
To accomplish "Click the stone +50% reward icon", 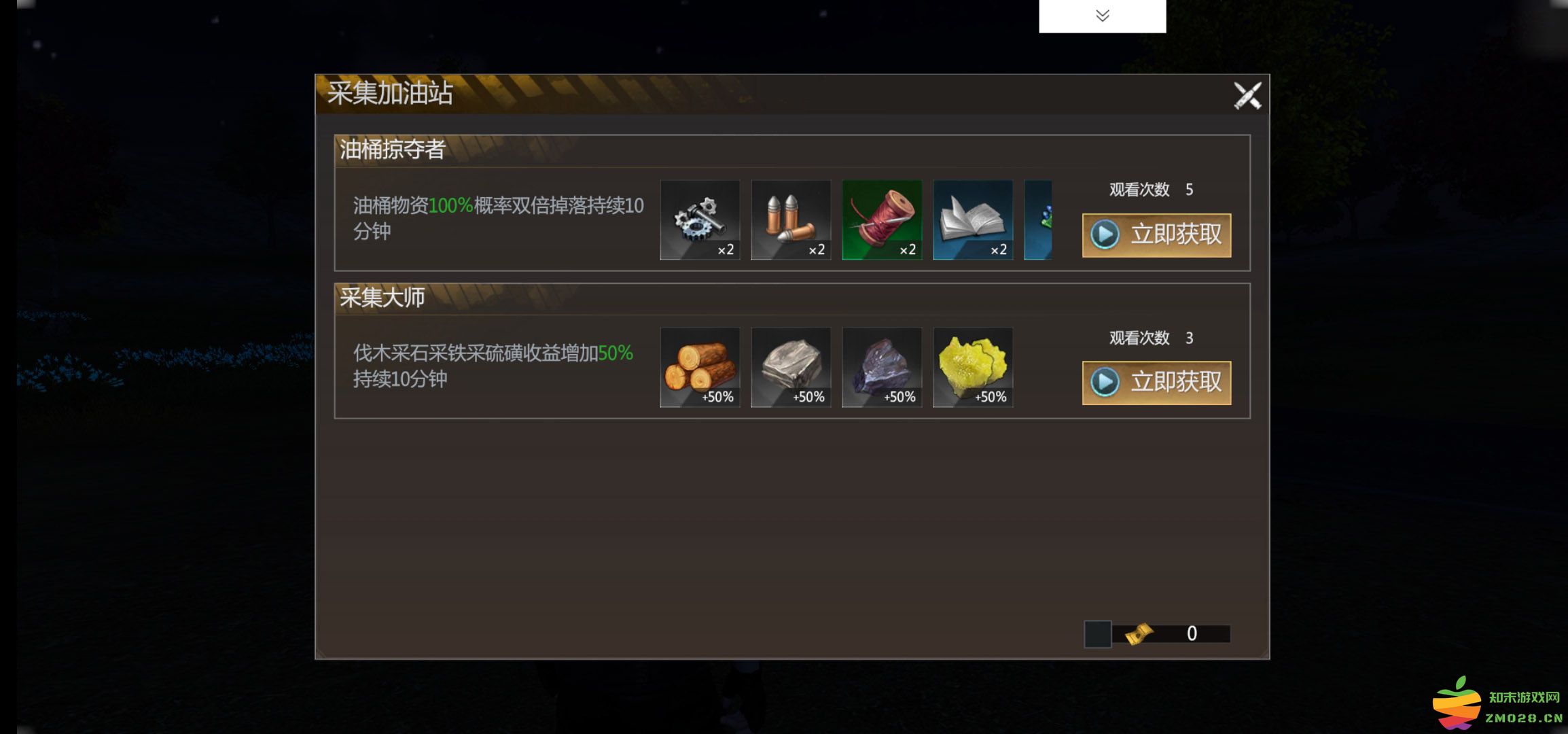I will pos(791,368).
